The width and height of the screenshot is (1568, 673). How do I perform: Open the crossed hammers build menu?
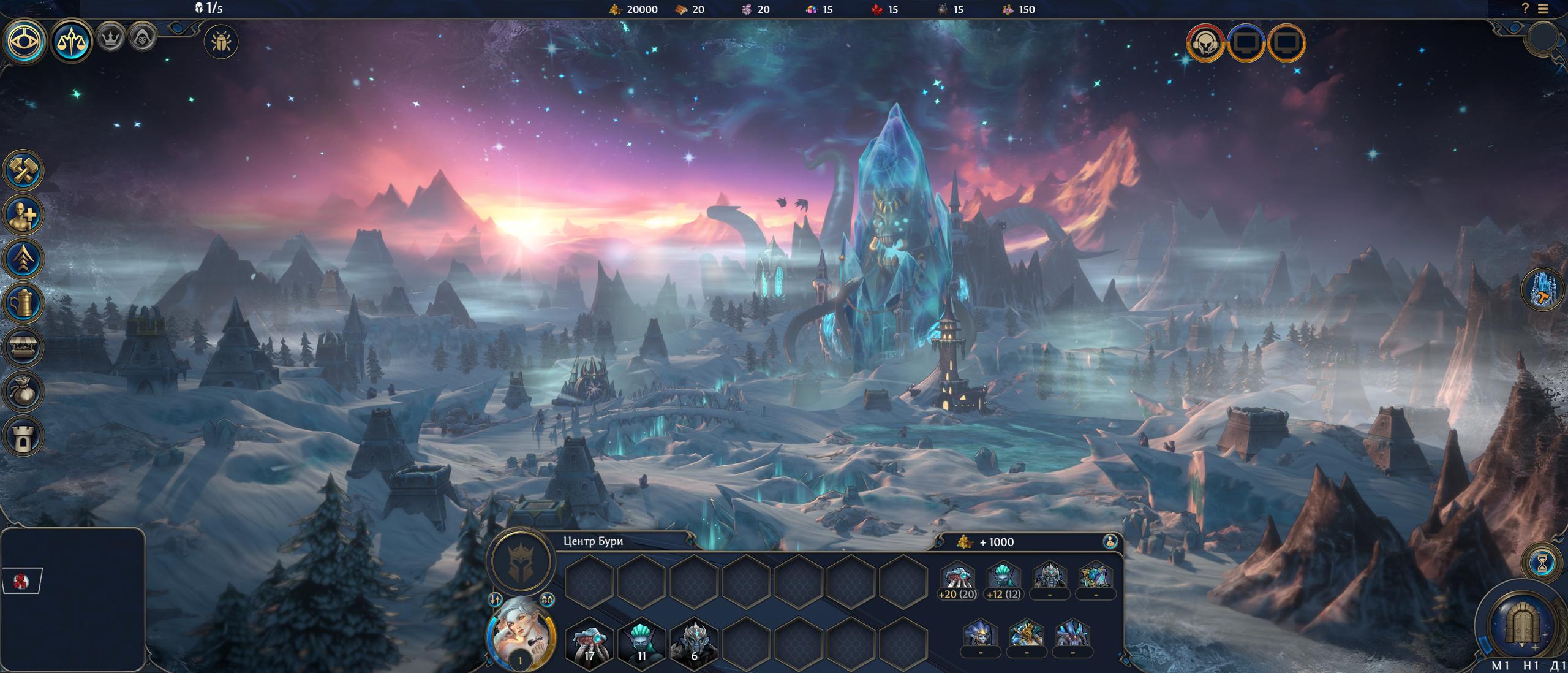point(24,170)
